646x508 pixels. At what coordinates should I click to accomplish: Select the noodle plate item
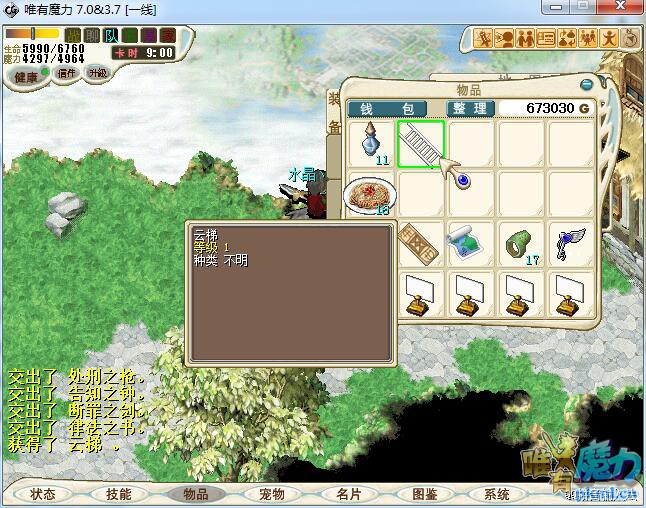click(x=370, y=195)
